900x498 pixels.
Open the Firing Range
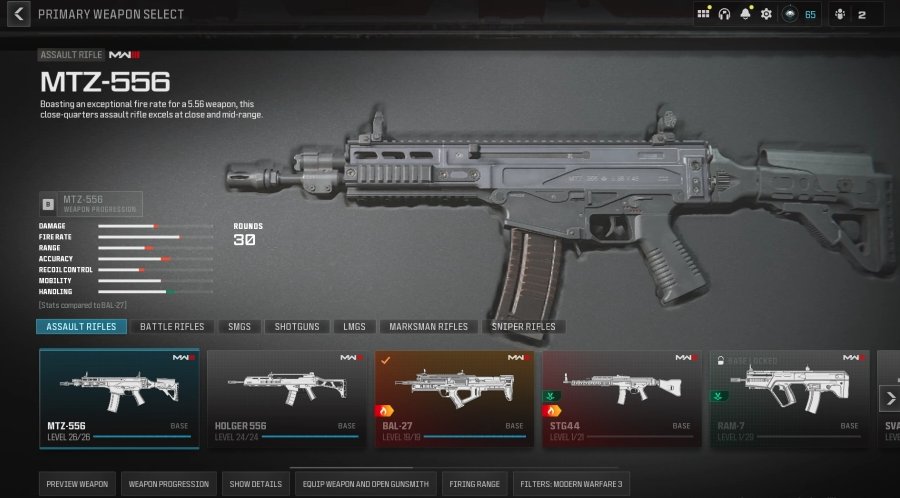tap(475, 484)
